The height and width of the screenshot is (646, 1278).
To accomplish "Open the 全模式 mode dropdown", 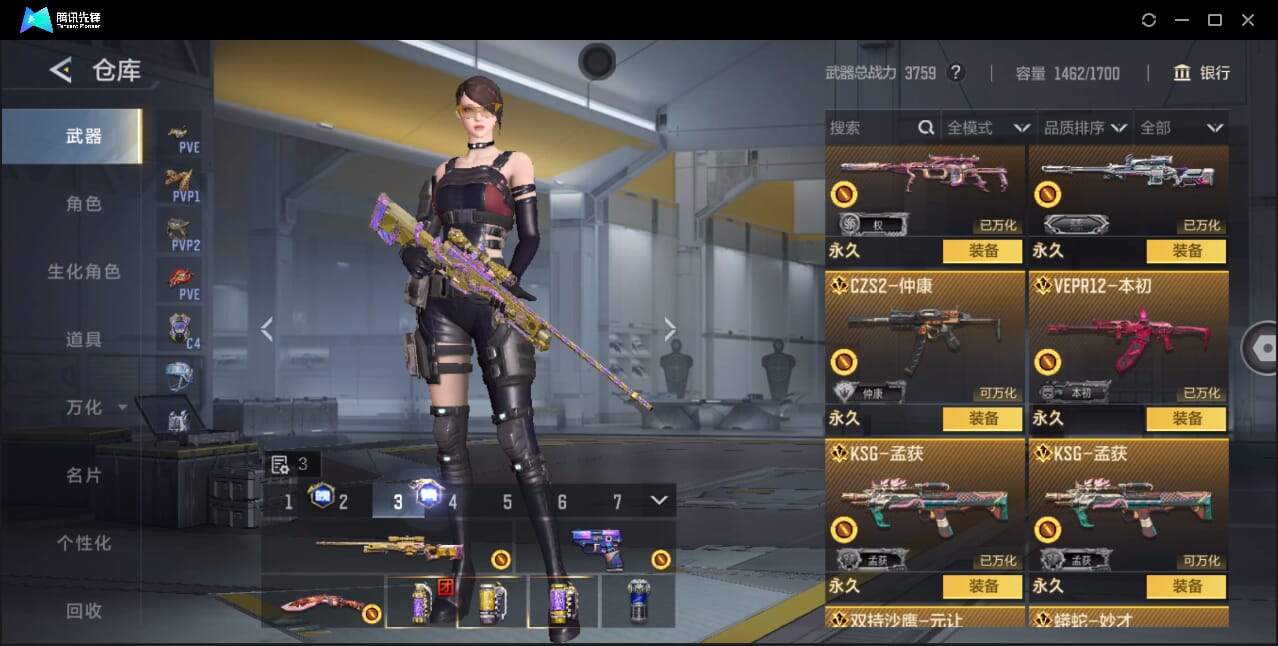I will pyautogui.click(x=988, y=128).
